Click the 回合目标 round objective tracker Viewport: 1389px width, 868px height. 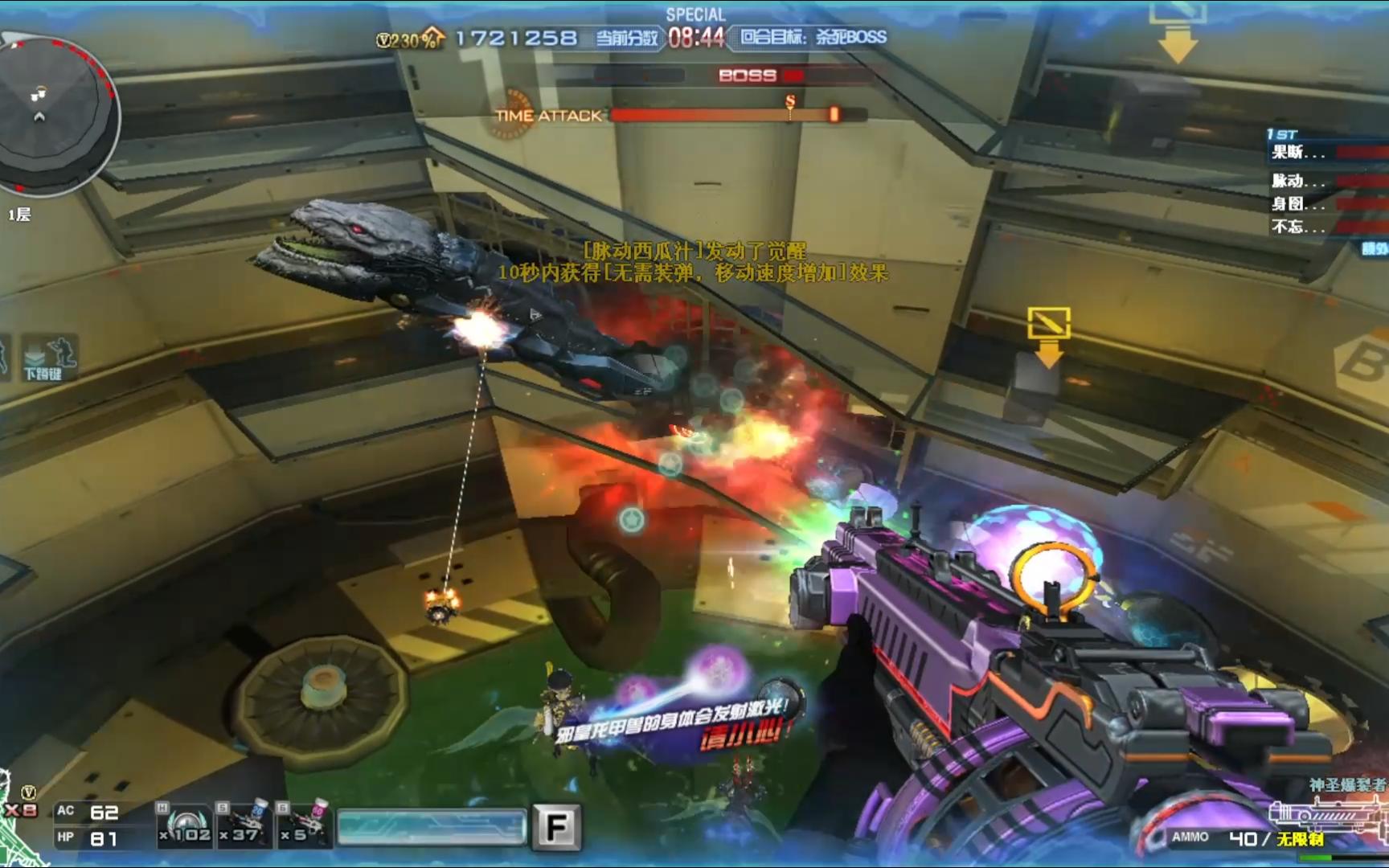pos(813,38)
